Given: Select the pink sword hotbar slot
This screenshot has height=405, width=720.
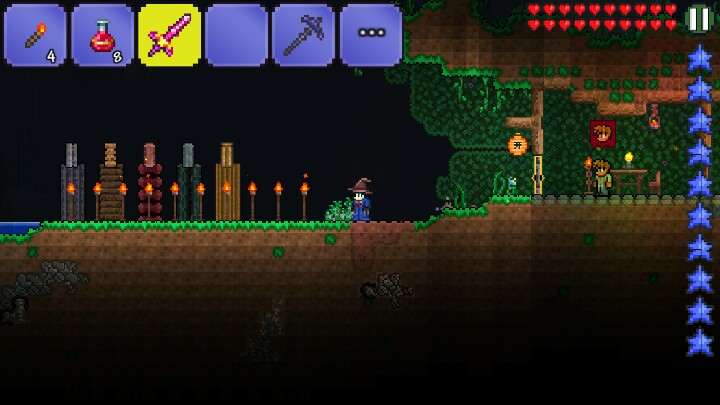Looking at the screenshot, I should point(169,35).
